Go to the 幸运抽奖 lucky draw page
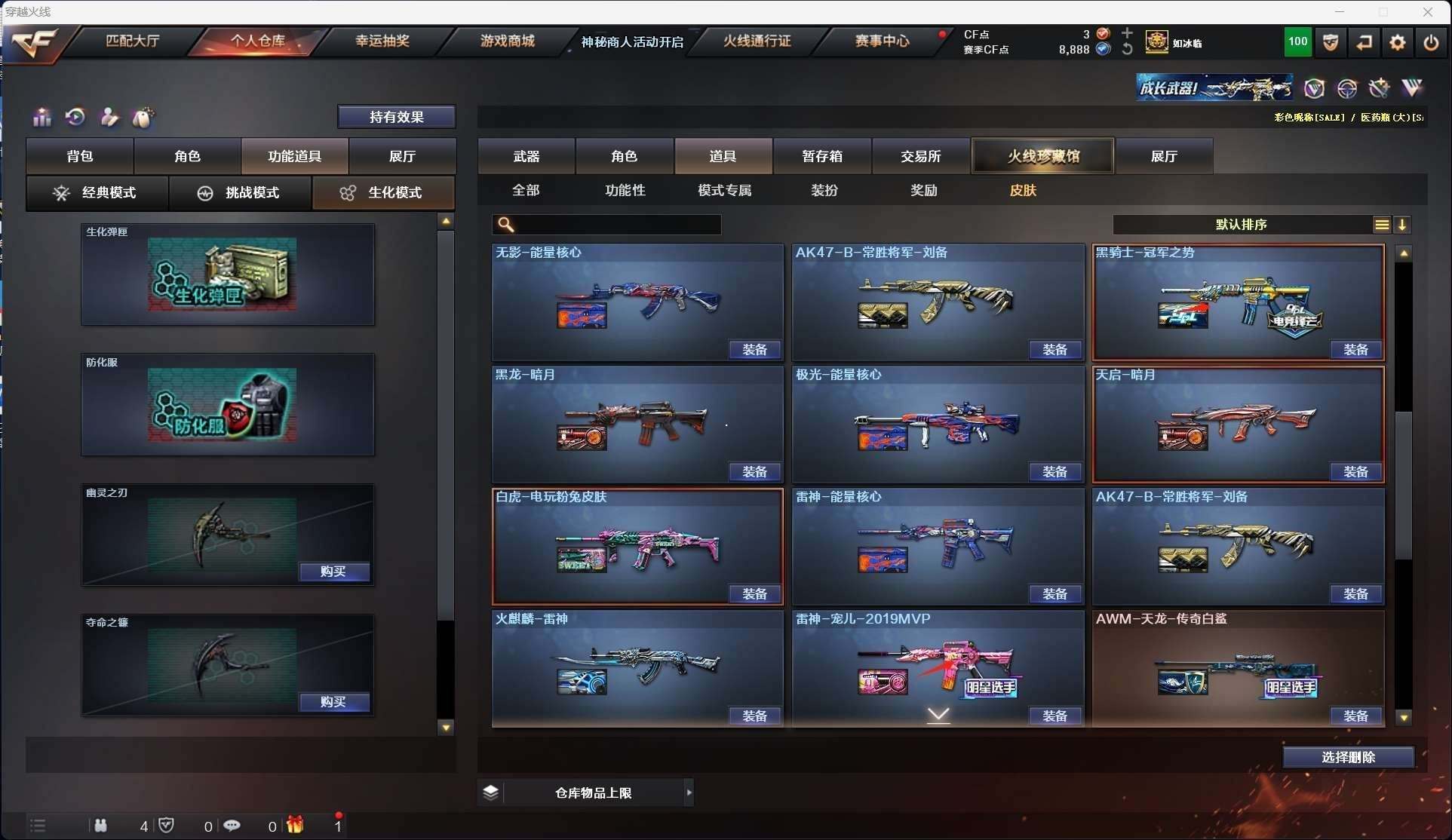 pos(382,41)
